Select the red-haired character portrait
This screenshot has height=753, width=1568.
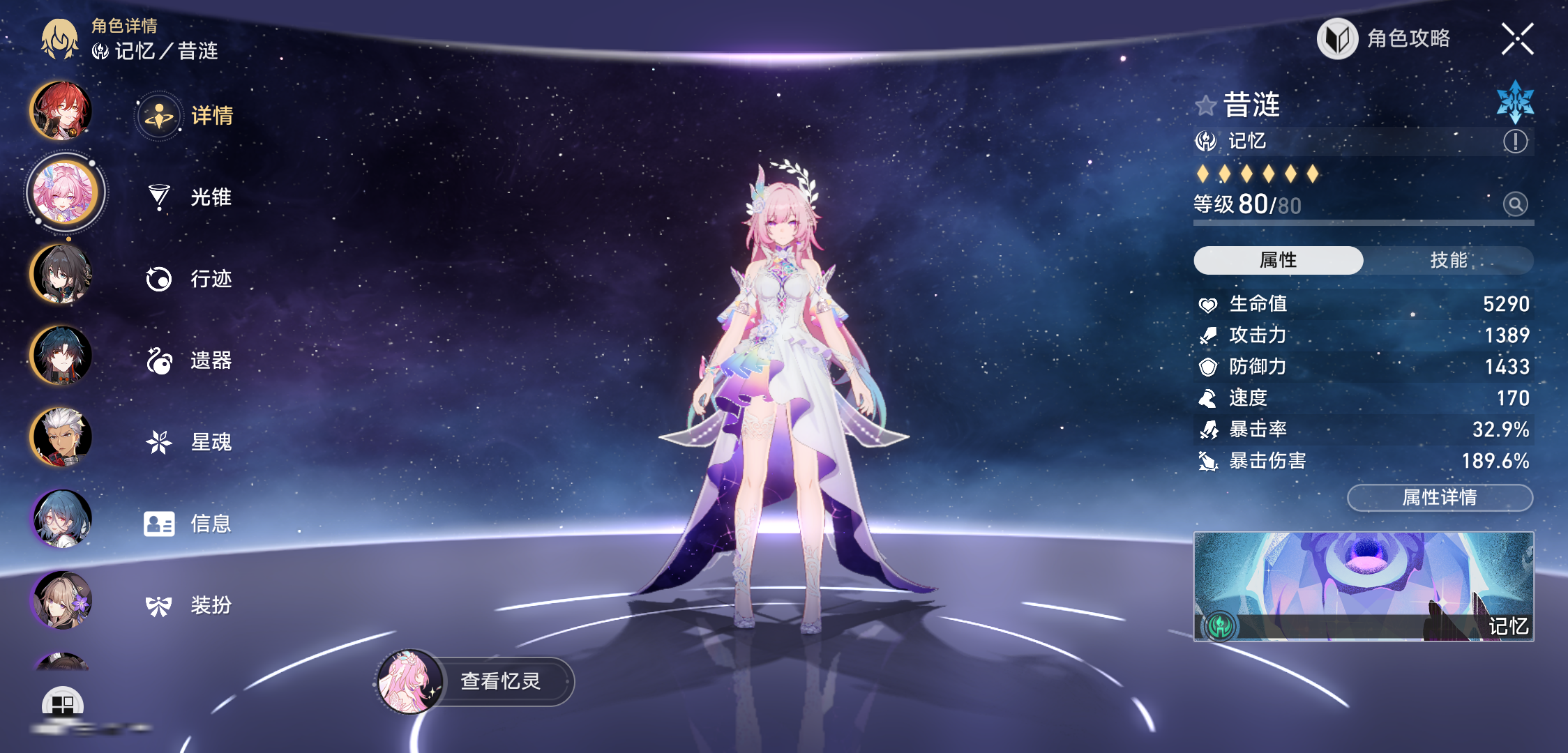(x=61, y=110)
